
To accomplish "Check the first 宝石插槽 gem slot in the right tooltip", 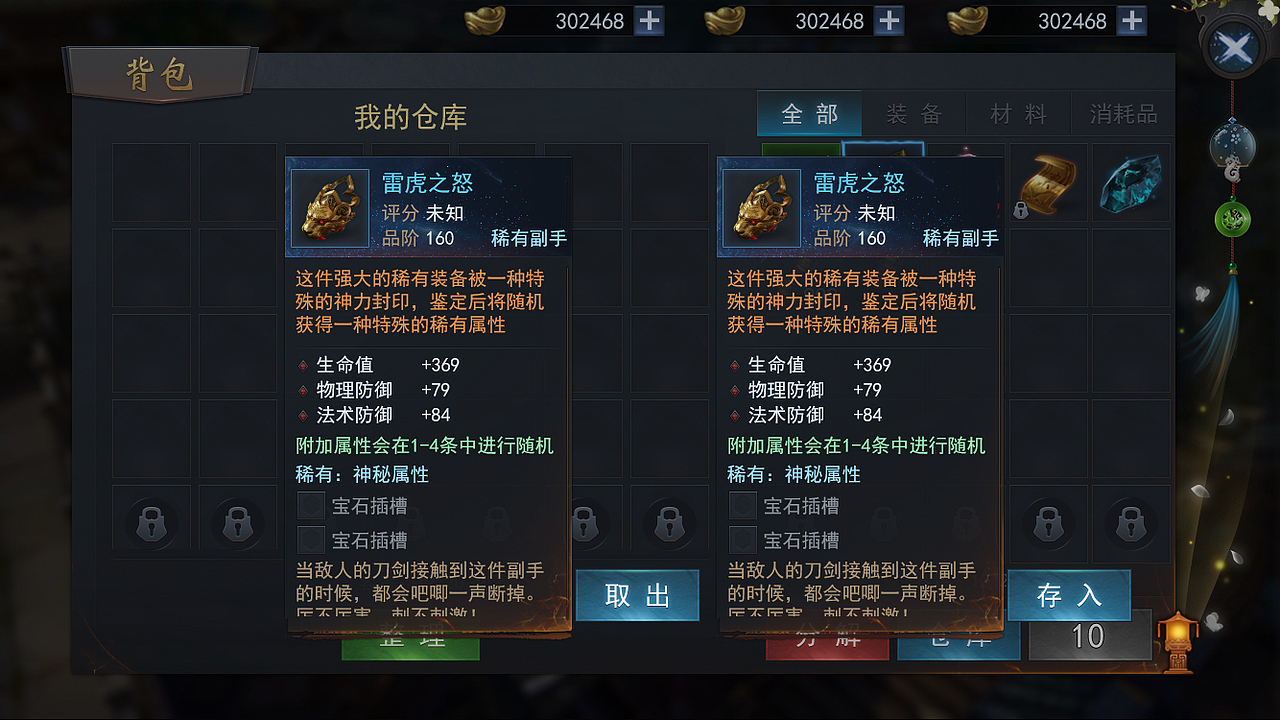I will click(742, 505).
